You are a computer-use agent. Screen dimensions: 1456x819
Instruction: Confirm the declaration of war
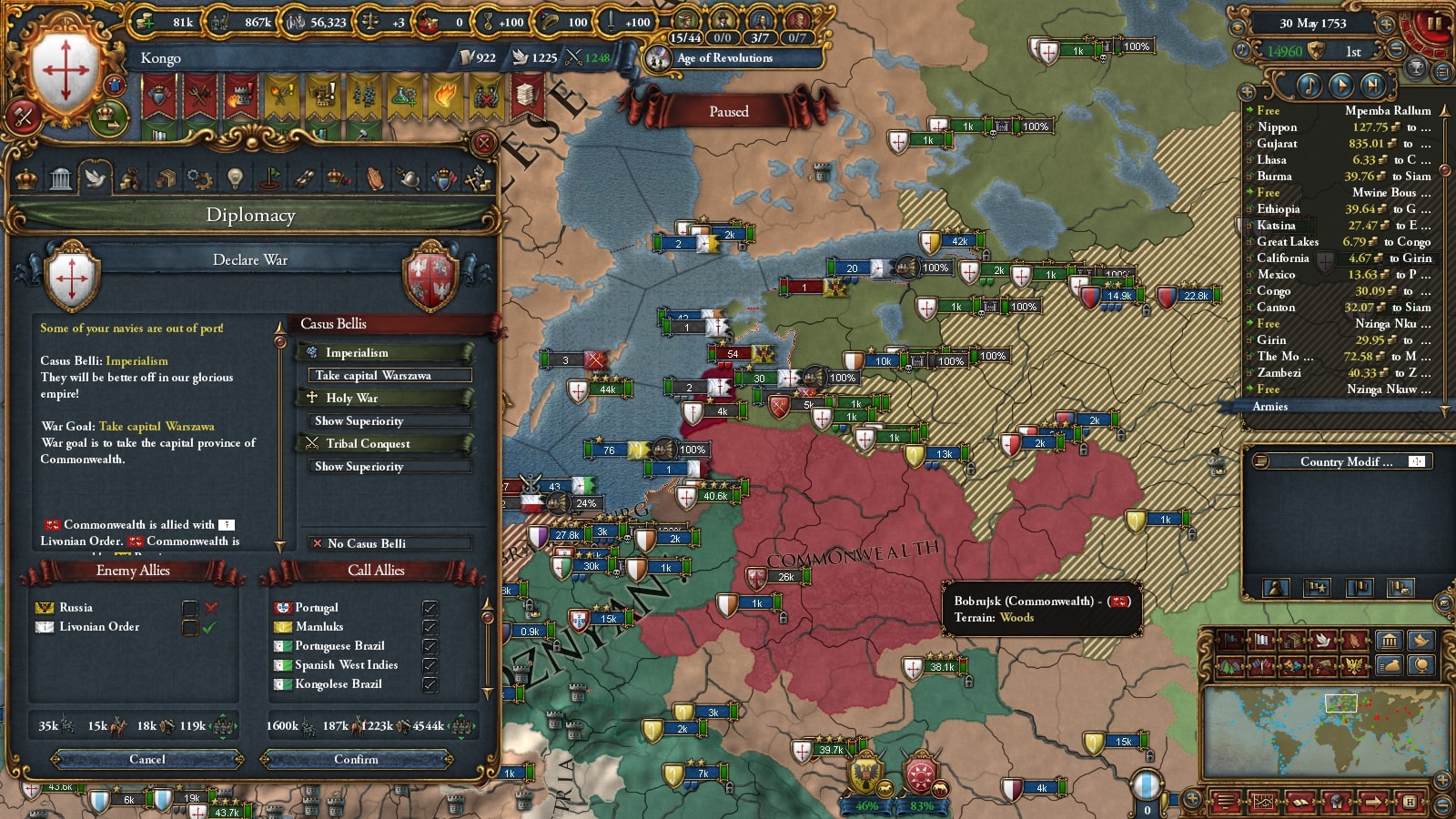(x=356, y=759)
